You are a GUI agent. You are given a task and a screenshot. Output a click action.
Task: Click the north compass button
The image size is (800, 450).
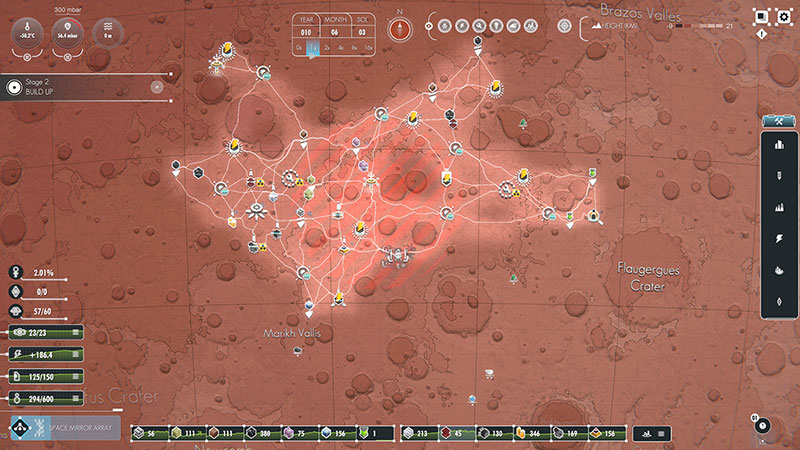point(400,27)
